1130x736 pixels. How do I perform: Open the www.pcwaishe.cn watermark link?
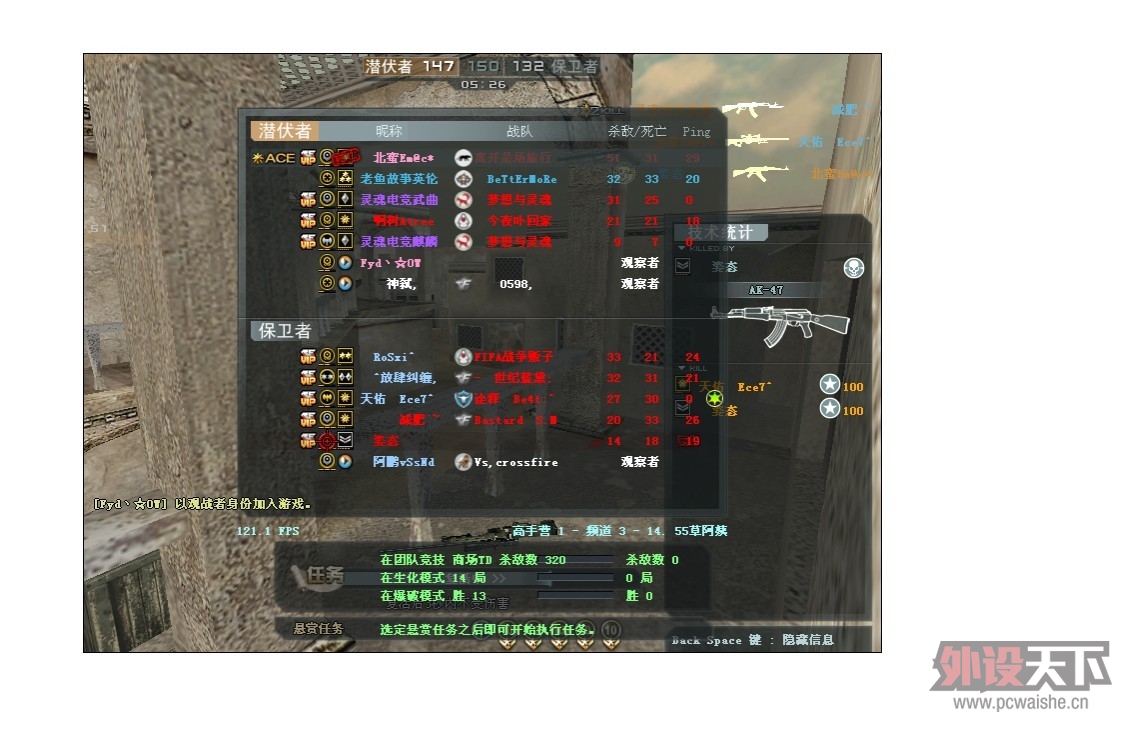(x=1020, y=702)
